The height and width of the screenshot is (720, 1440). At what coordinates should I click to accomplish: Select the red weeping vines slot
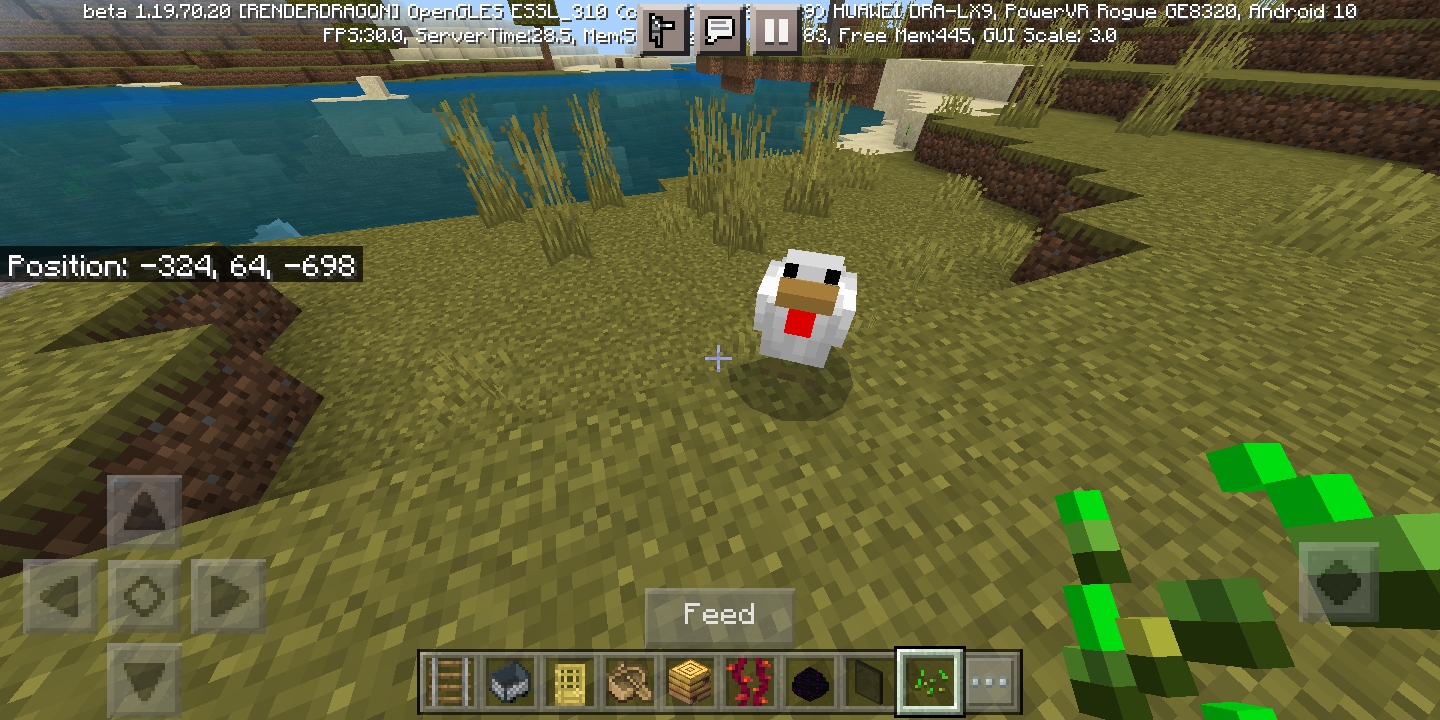[750, 682]
